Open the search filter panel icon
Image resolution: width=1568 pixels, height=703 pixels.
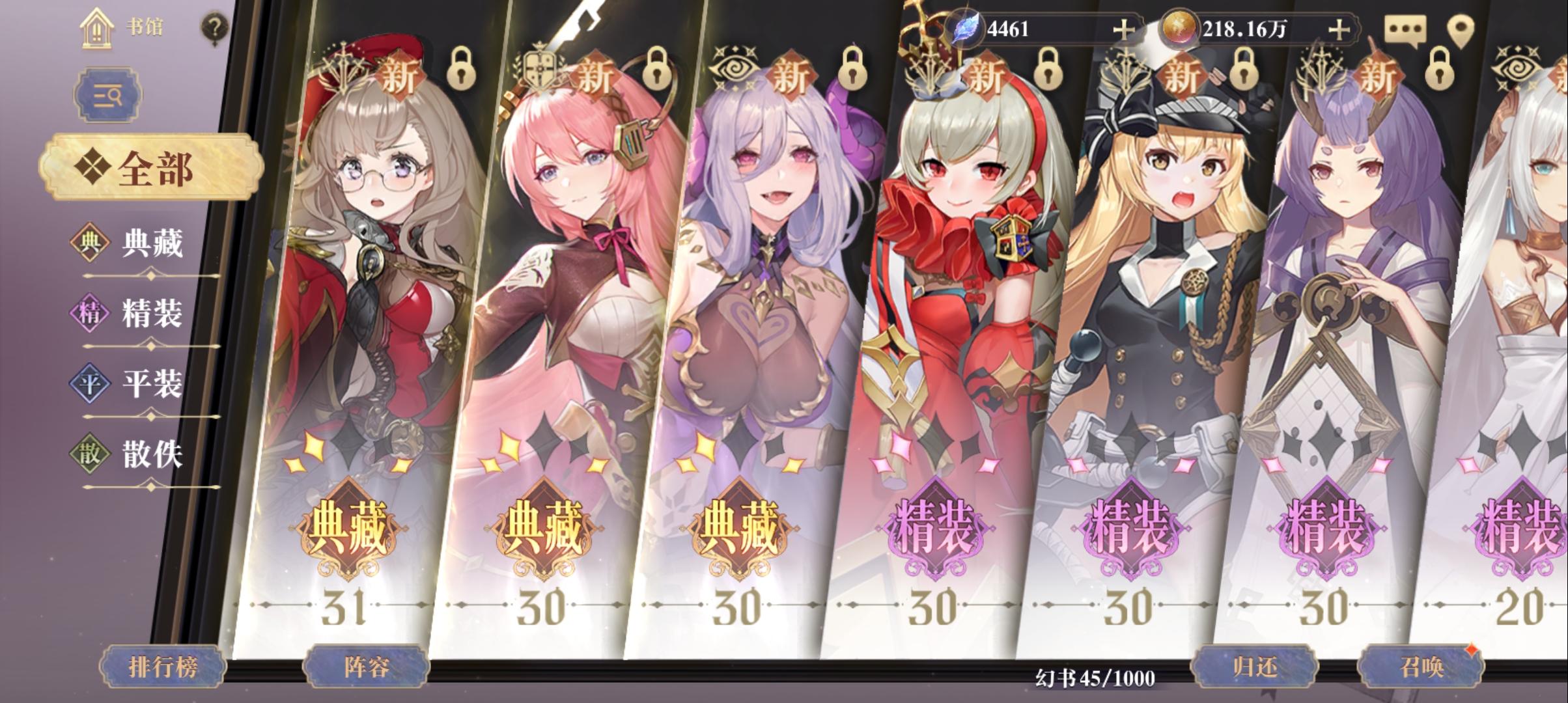[x=107, y=94]
